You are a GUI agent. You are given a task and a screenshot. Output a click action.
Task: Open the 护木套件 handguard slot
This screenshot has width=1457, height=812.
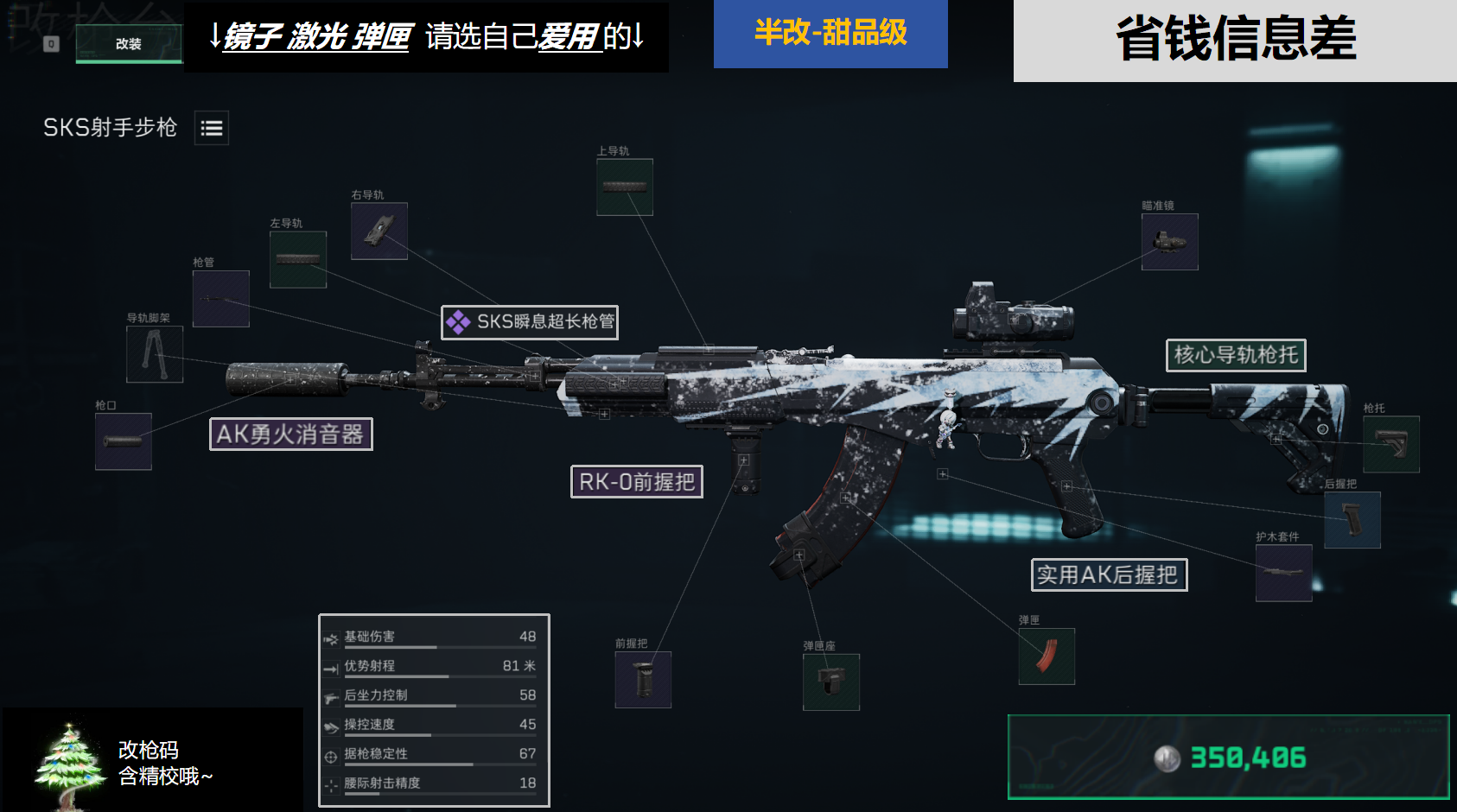click(x=1282, y=570)
